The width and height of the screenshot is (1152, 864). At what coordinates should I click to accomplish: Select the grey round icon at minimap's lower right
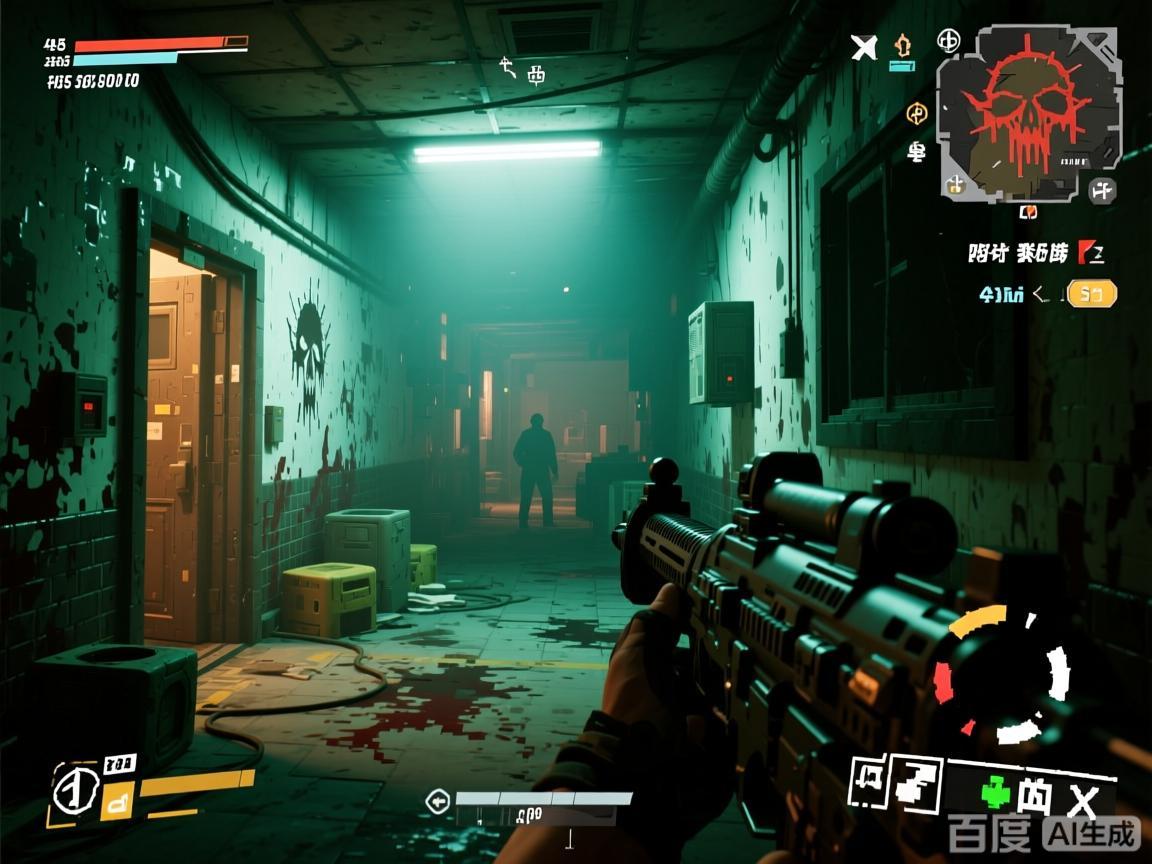point(1102,190)
